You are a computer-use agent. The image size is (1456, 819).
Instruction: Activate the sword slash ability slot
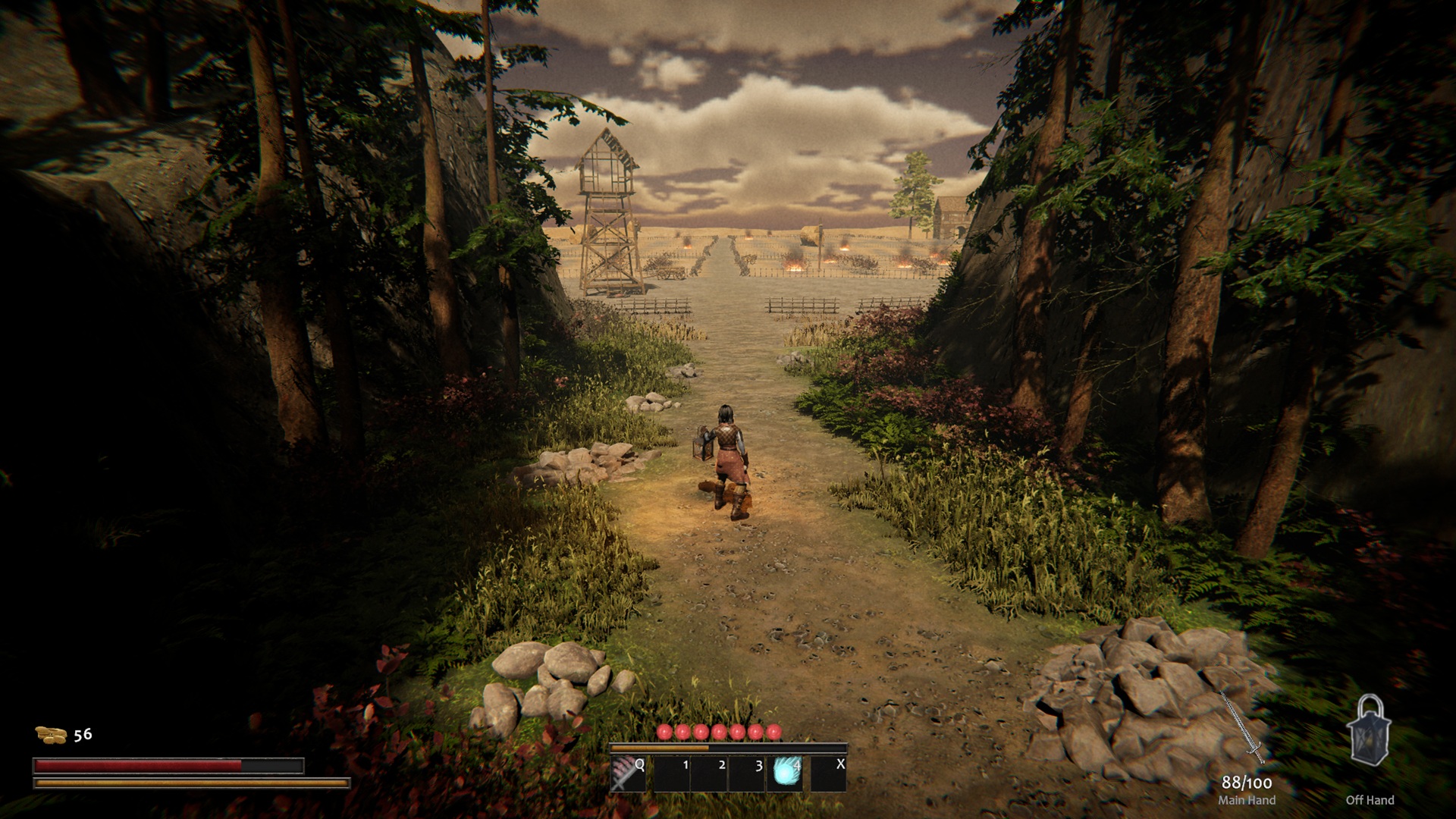(x=628, y=774)
